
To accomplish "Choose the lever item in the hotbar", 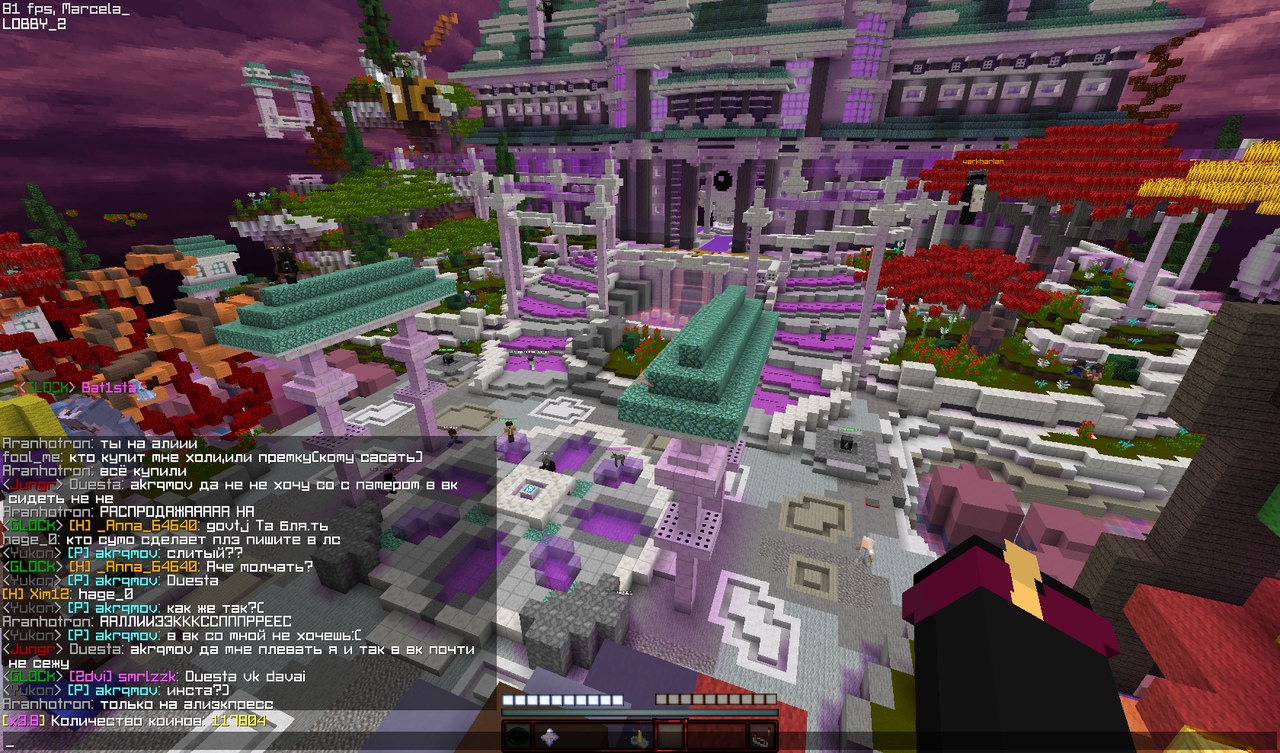I will (636, 737).
